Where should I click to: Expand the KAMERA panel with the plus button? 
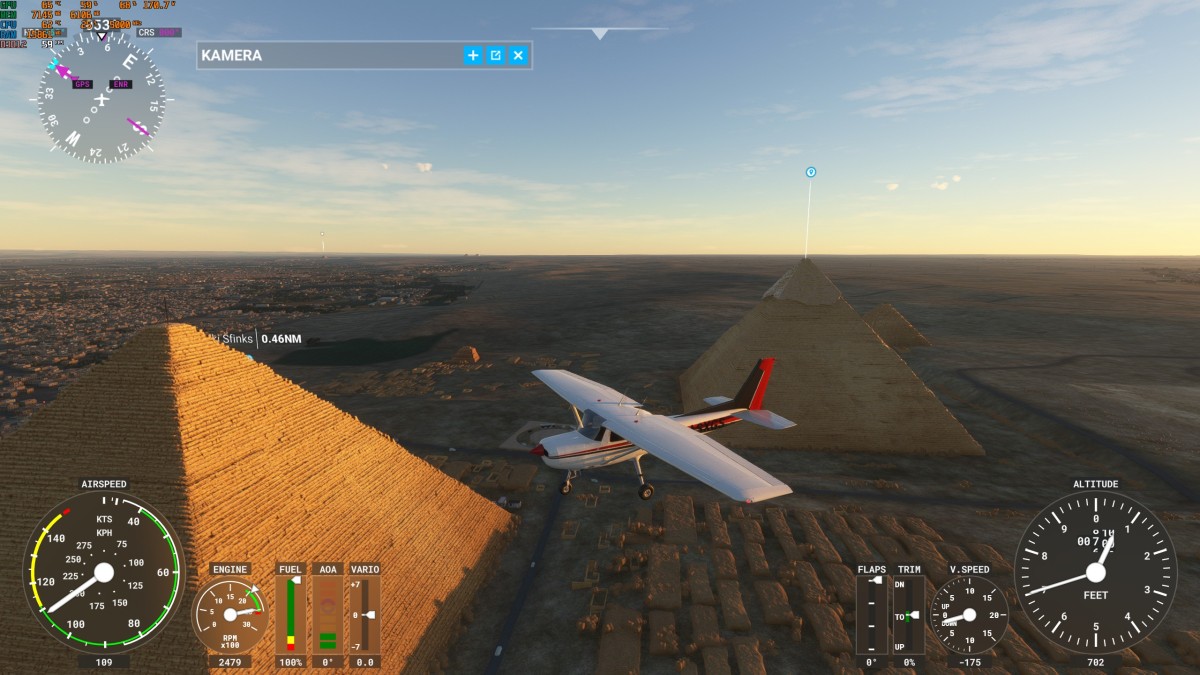point(473,55)
